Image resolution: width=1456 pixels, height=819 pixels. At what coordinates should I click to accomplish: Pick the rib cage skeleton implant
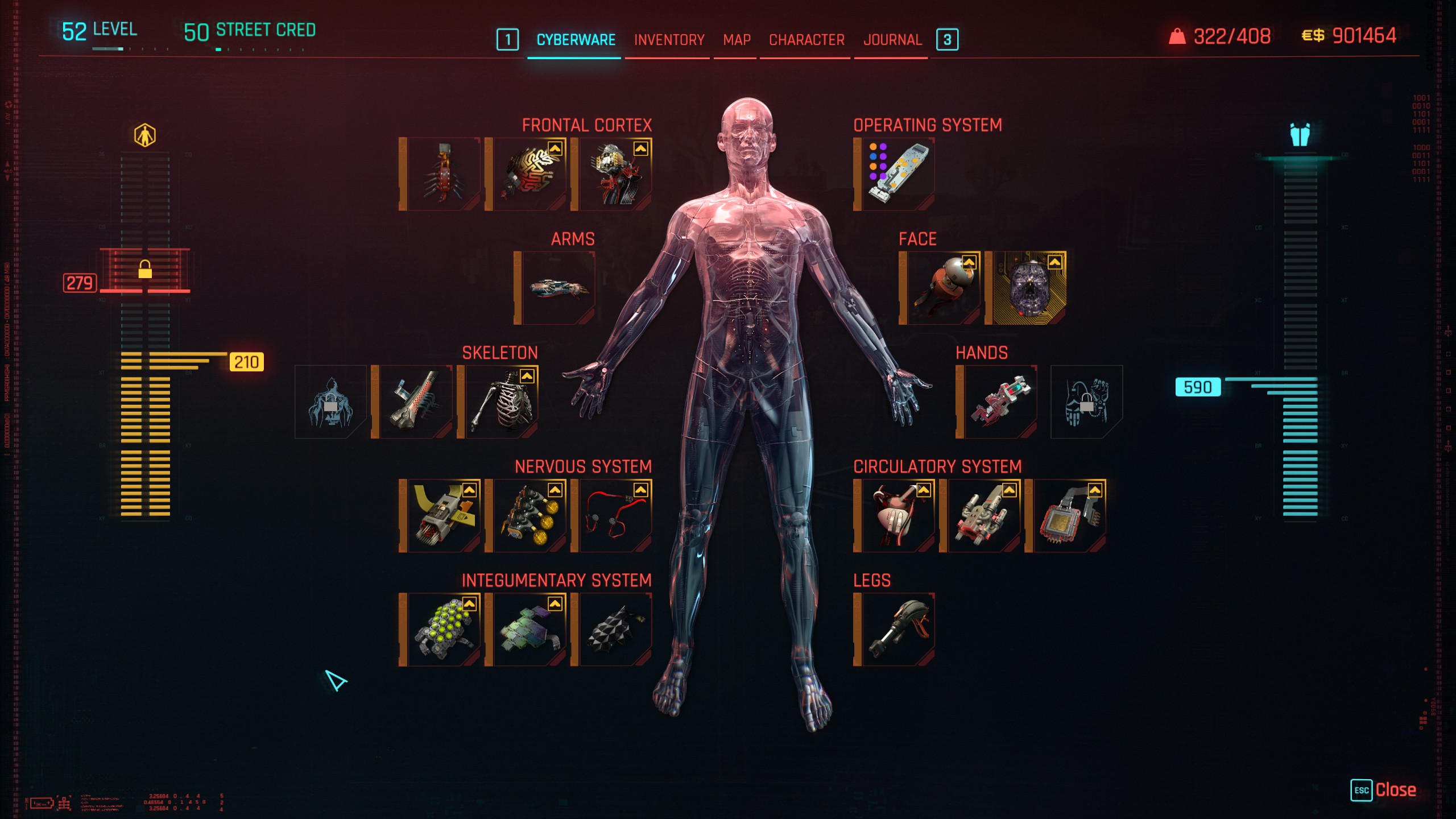501,402
